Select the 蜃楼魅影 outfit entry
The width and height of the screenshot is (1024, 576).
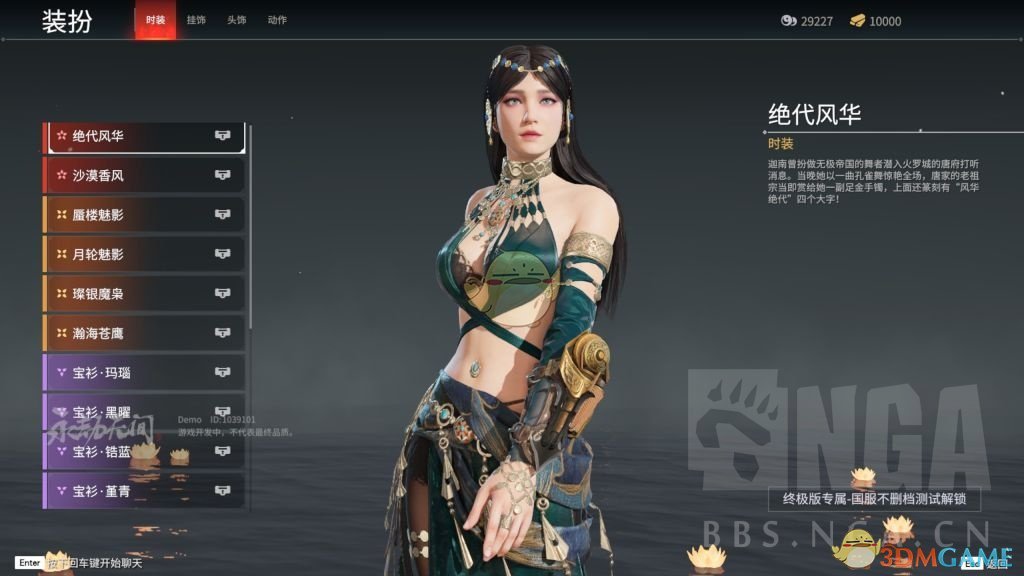(x=144, y=215)
